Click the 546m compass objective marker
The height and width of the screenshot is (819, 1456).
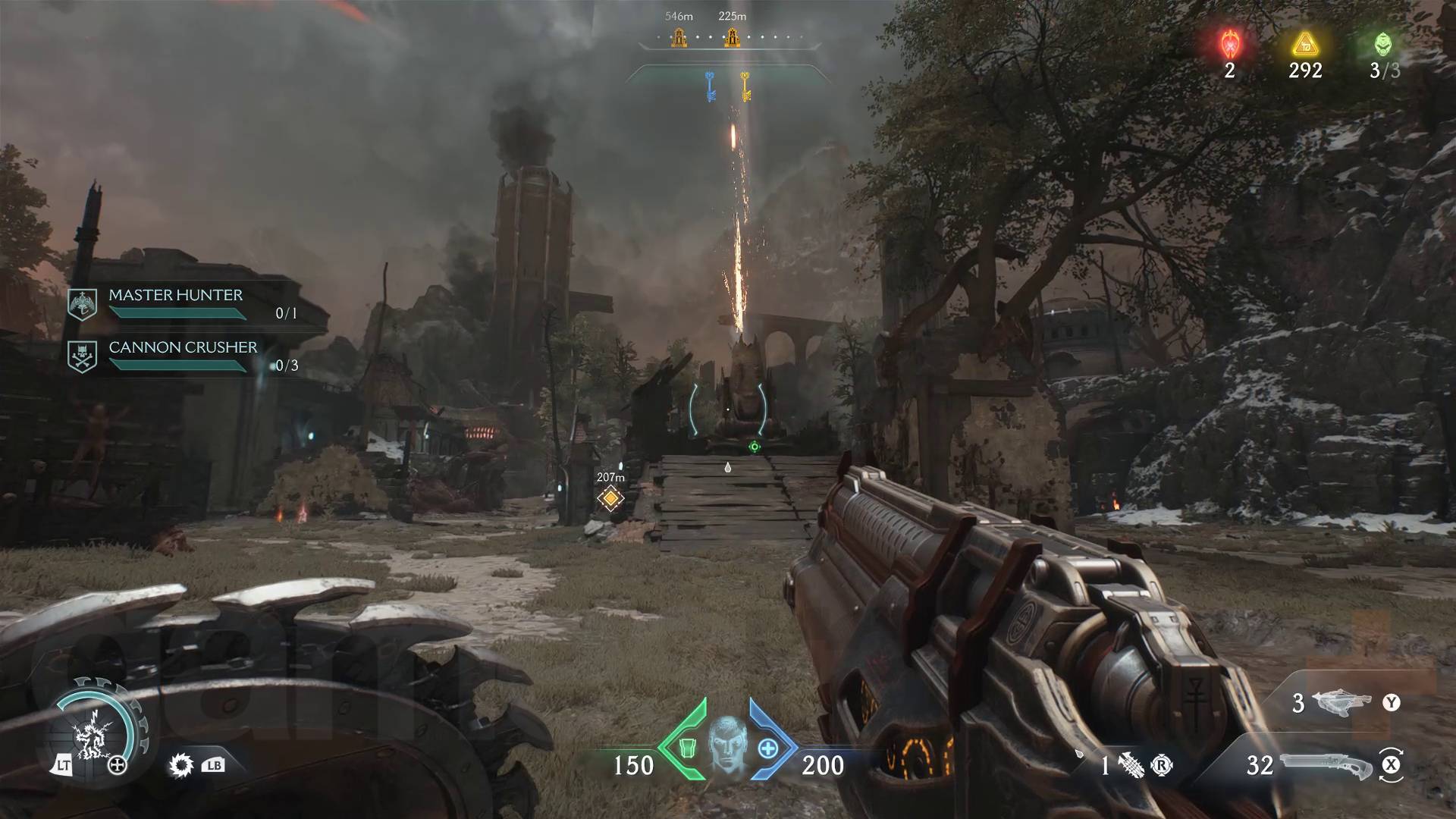click(x=679, y=36)
